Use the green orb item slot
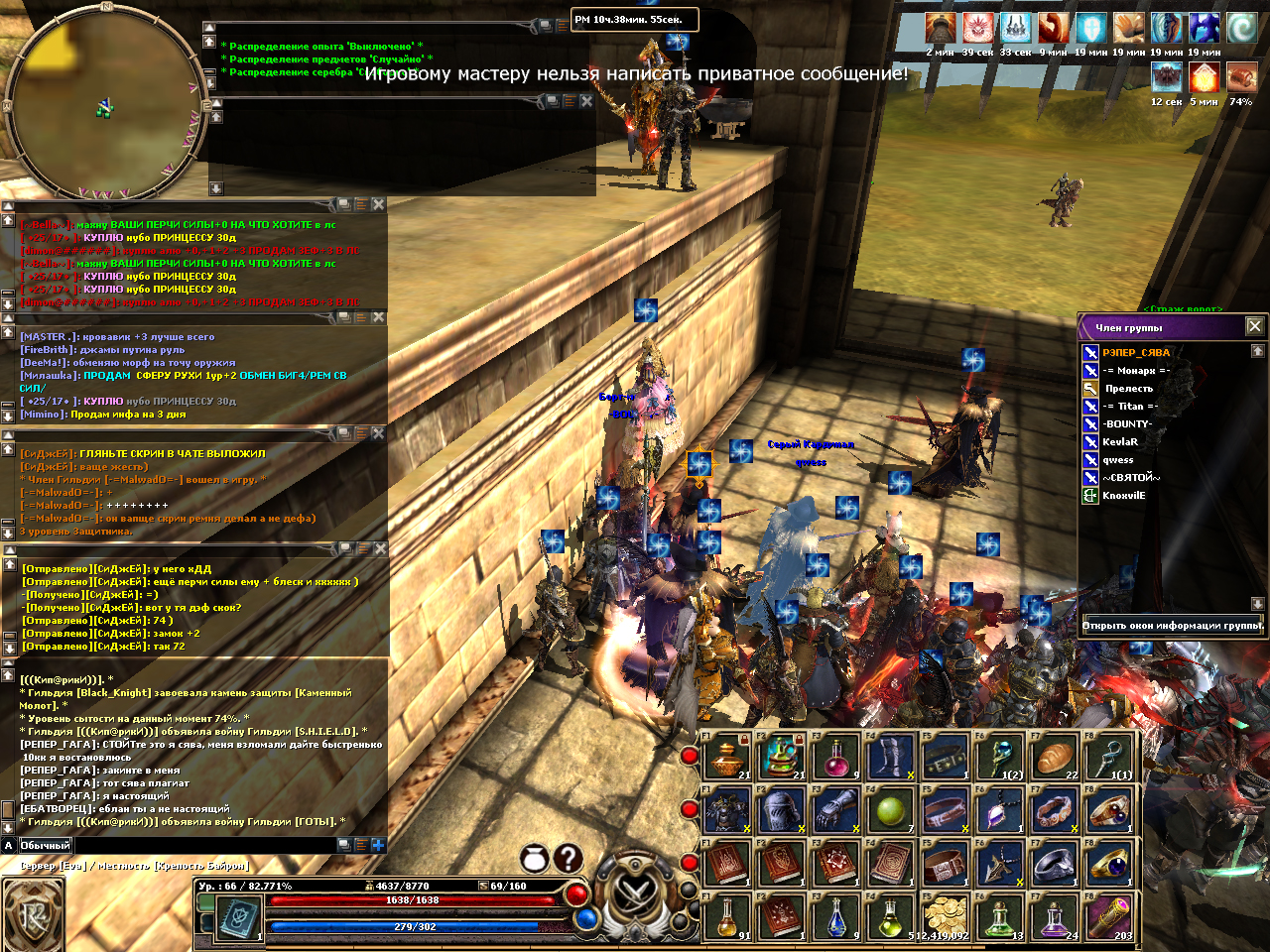 [x=891, y=812]
